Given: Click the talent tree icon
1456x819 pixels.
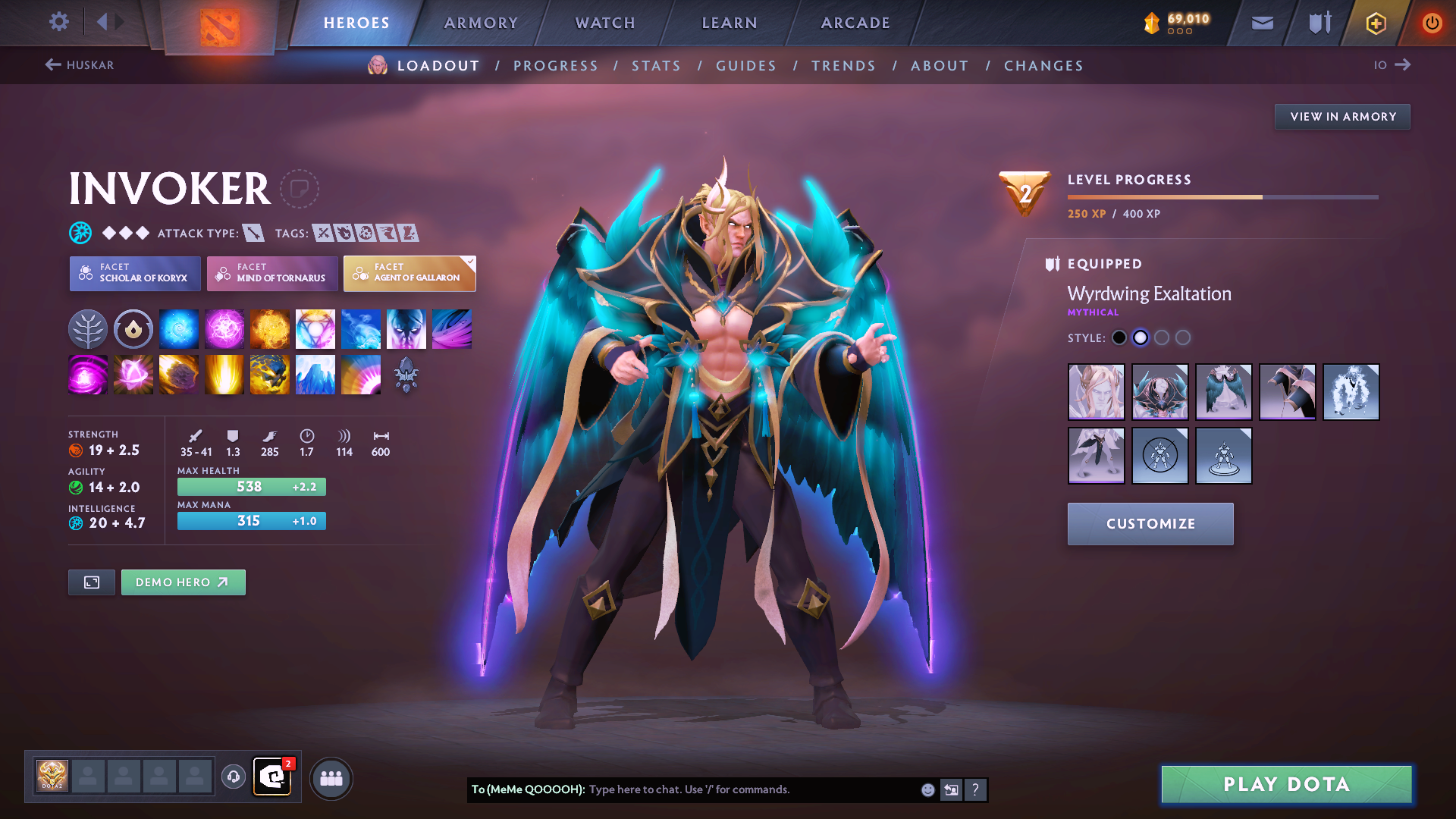Looking at the screenshot, I should 87,328.
